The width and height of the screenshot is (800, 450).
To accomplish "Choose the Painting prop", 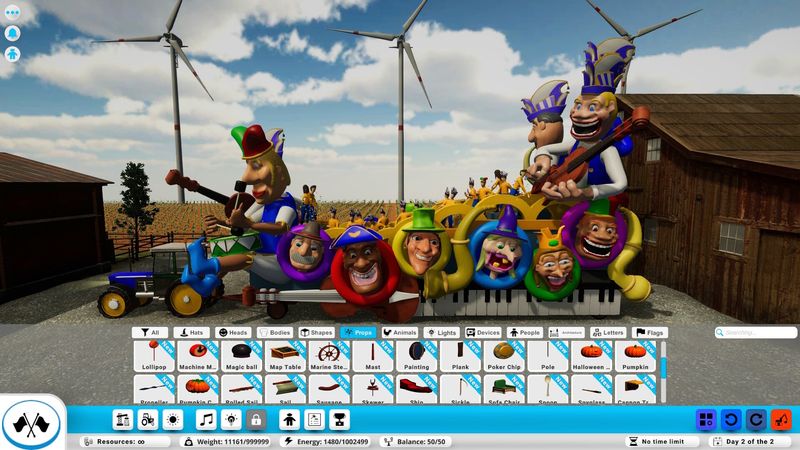I will pos(416,356).
